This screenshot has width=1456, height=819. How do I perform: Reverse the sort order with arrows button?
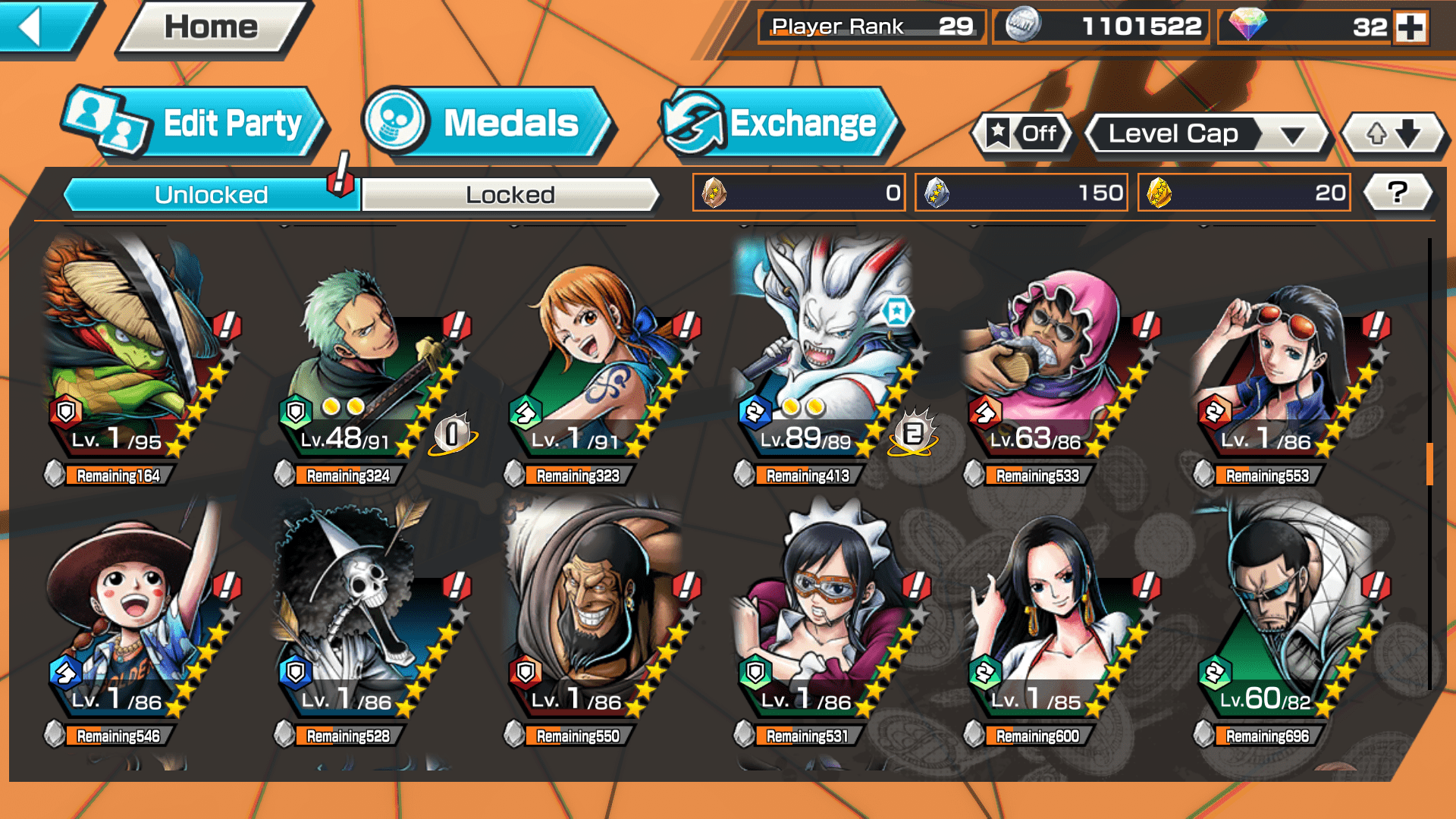pyautogui.click(x=1393, y=134)
